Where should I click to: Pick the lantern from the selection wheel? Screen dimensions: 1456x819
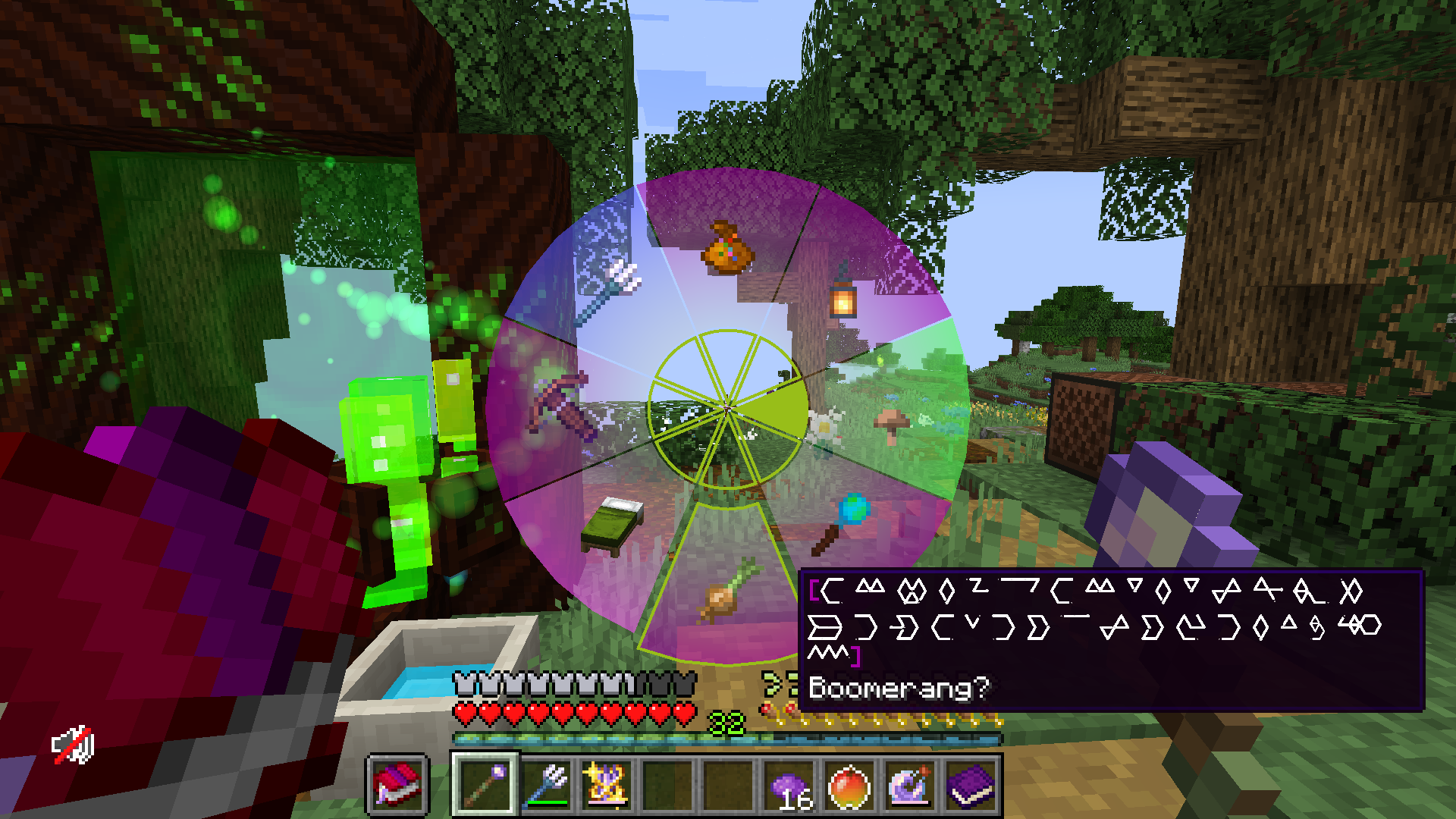842,303
